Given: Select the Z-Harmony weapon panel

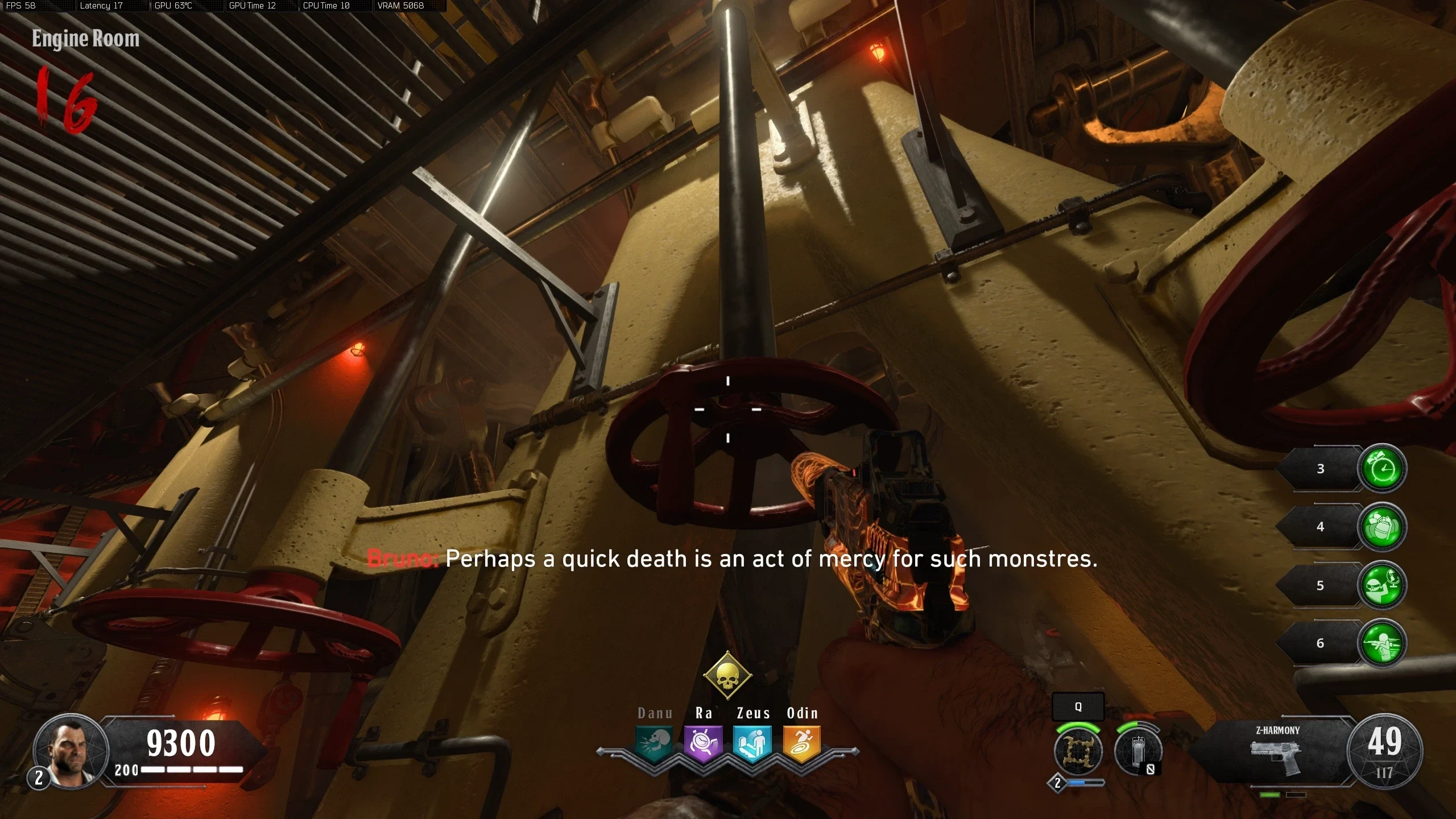Looking at the screenshot, I should (1277, 751).
